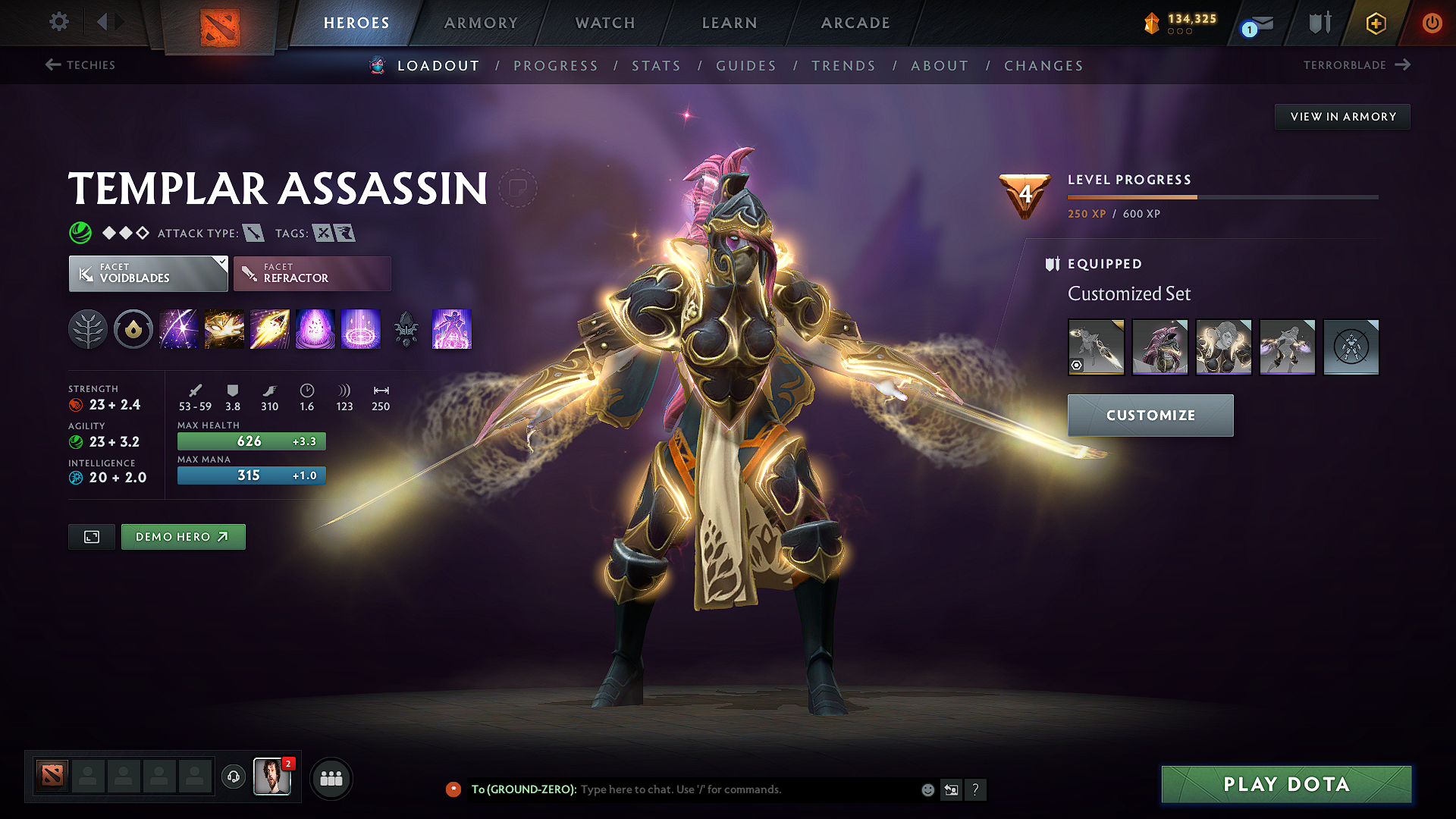Click the weapon thumbnail in the equipped set
Viewport: 1456px width, 819px height.
[x=1096, y=347]
